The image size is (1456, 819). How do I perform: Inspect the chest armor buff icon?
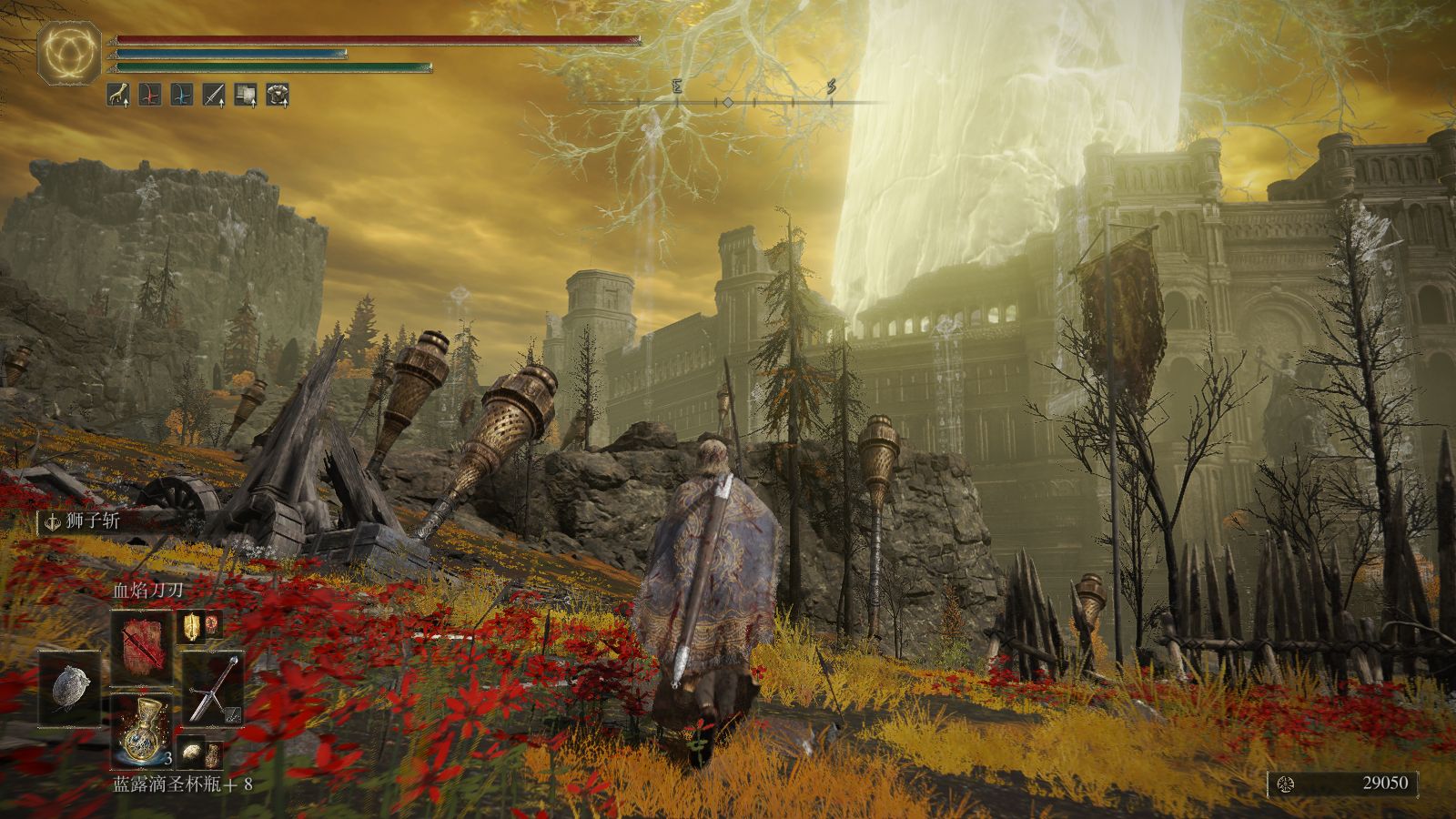coord(278,94)
